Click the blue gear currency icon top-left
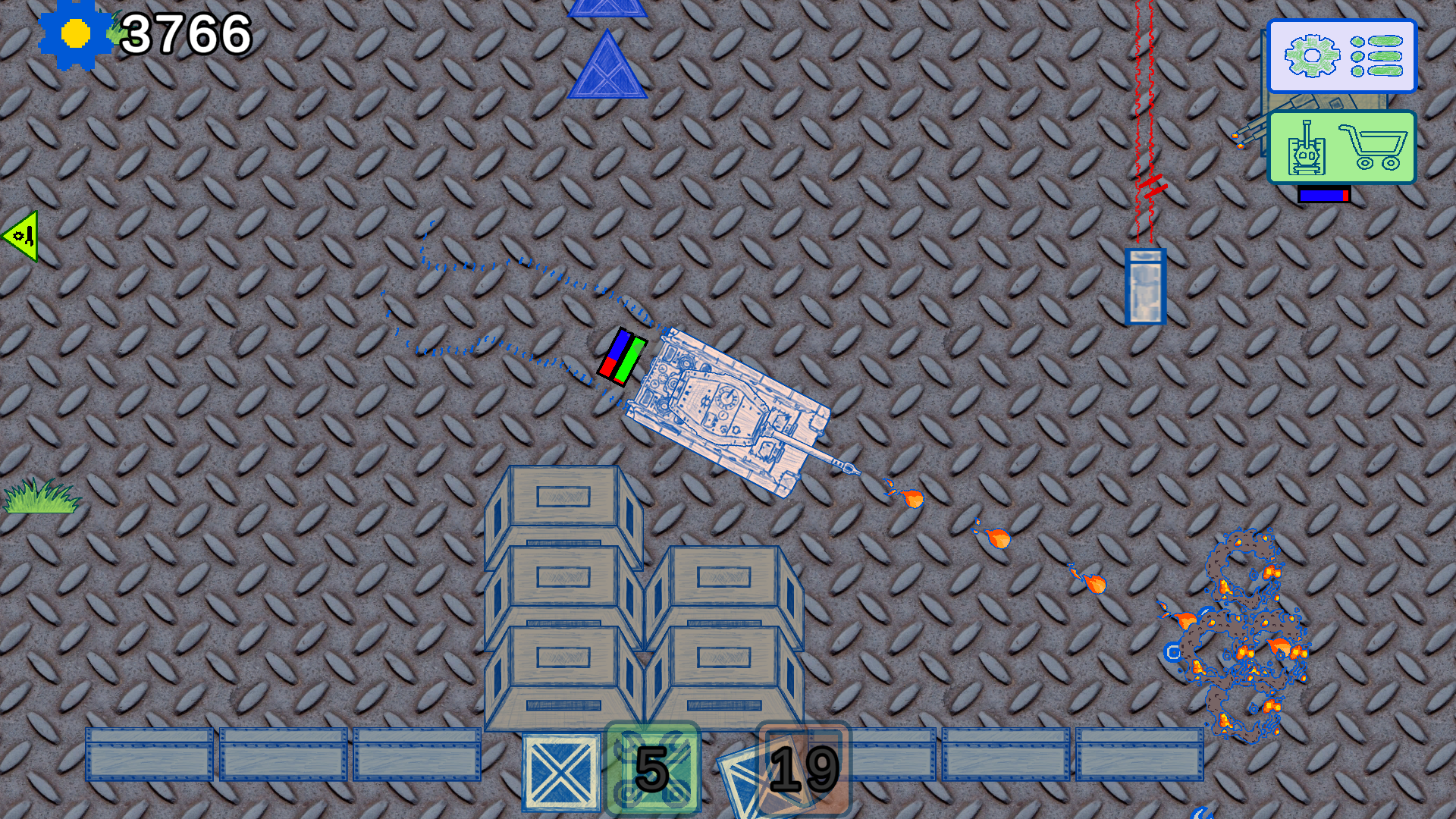This screenshot has width=1456, height=819. click(73, 34)
